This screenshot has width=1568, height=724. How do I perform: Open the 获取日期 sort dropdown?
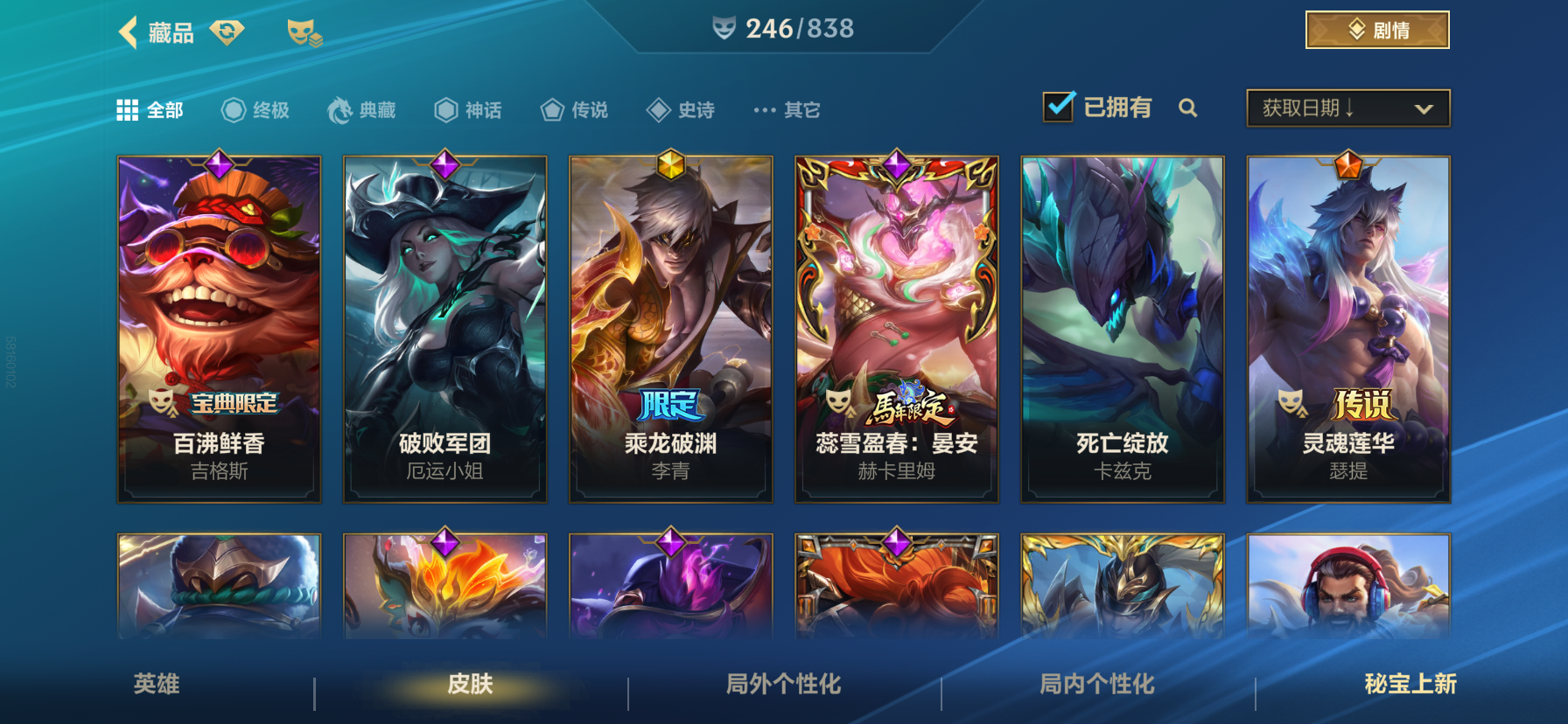1347,108
